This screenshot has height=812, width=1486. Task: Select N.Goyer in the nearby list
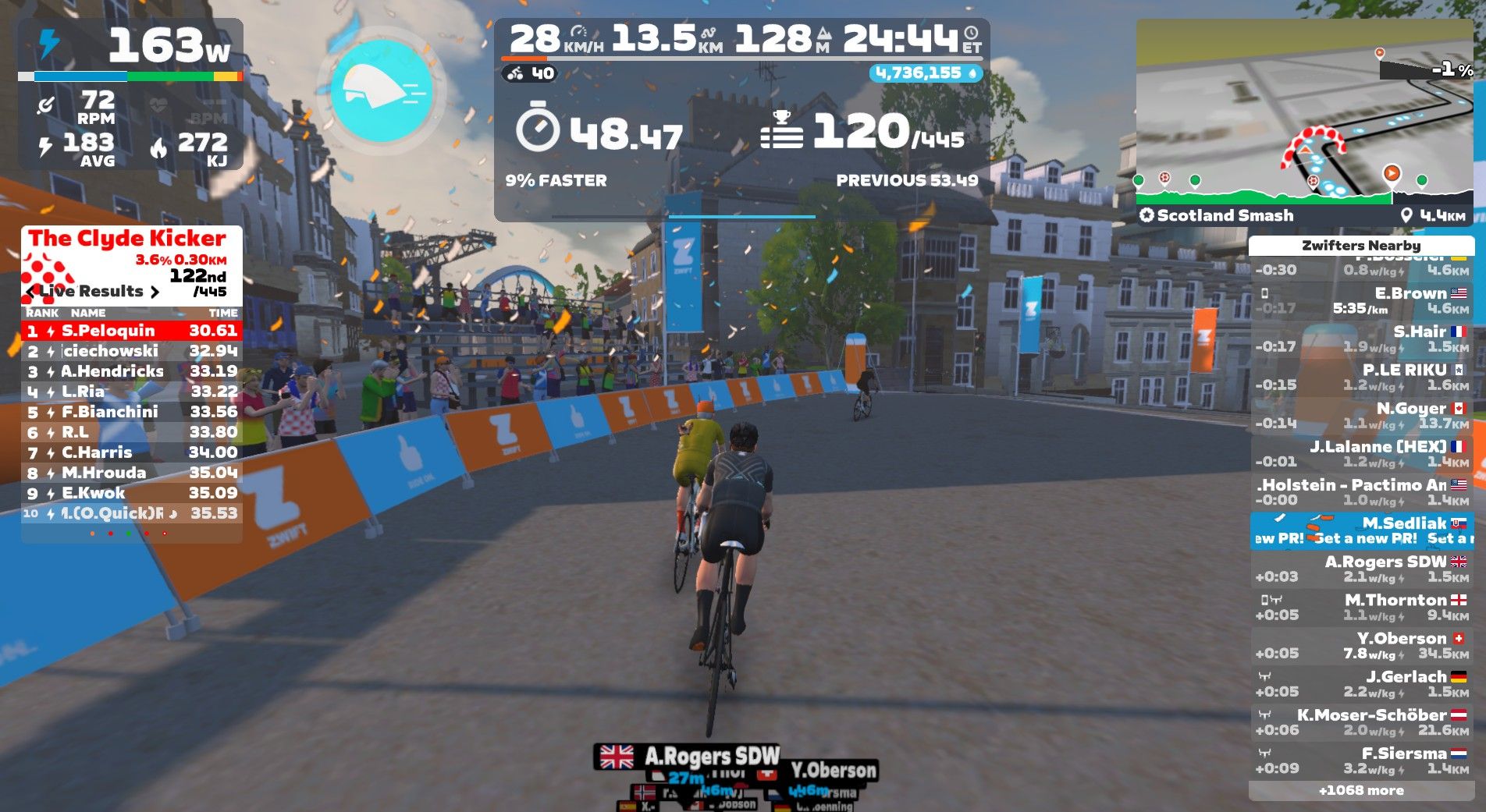coord(1361,415)
